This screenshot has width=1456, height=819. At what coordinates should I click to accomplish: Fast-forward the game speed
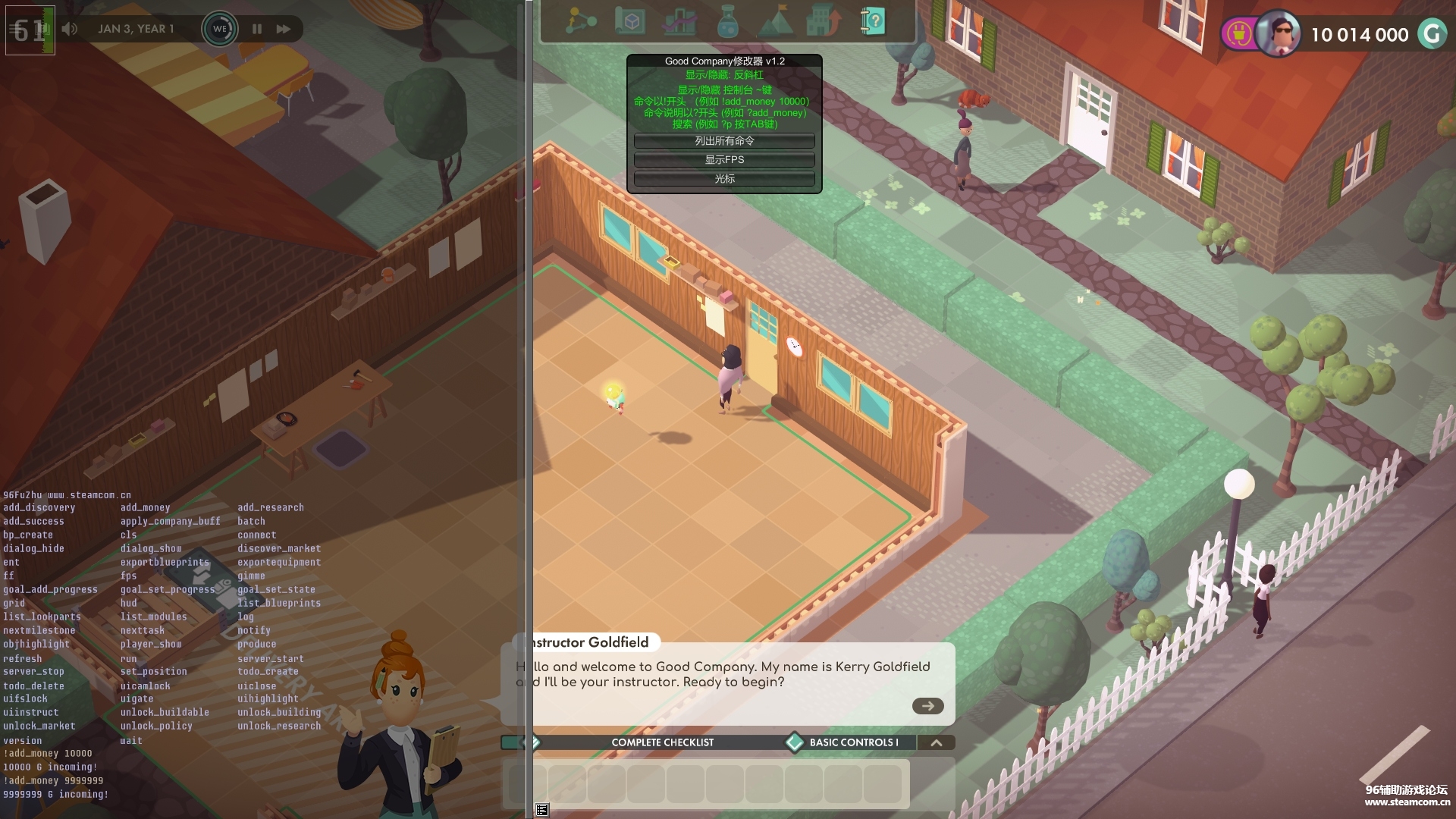[284, 29]
